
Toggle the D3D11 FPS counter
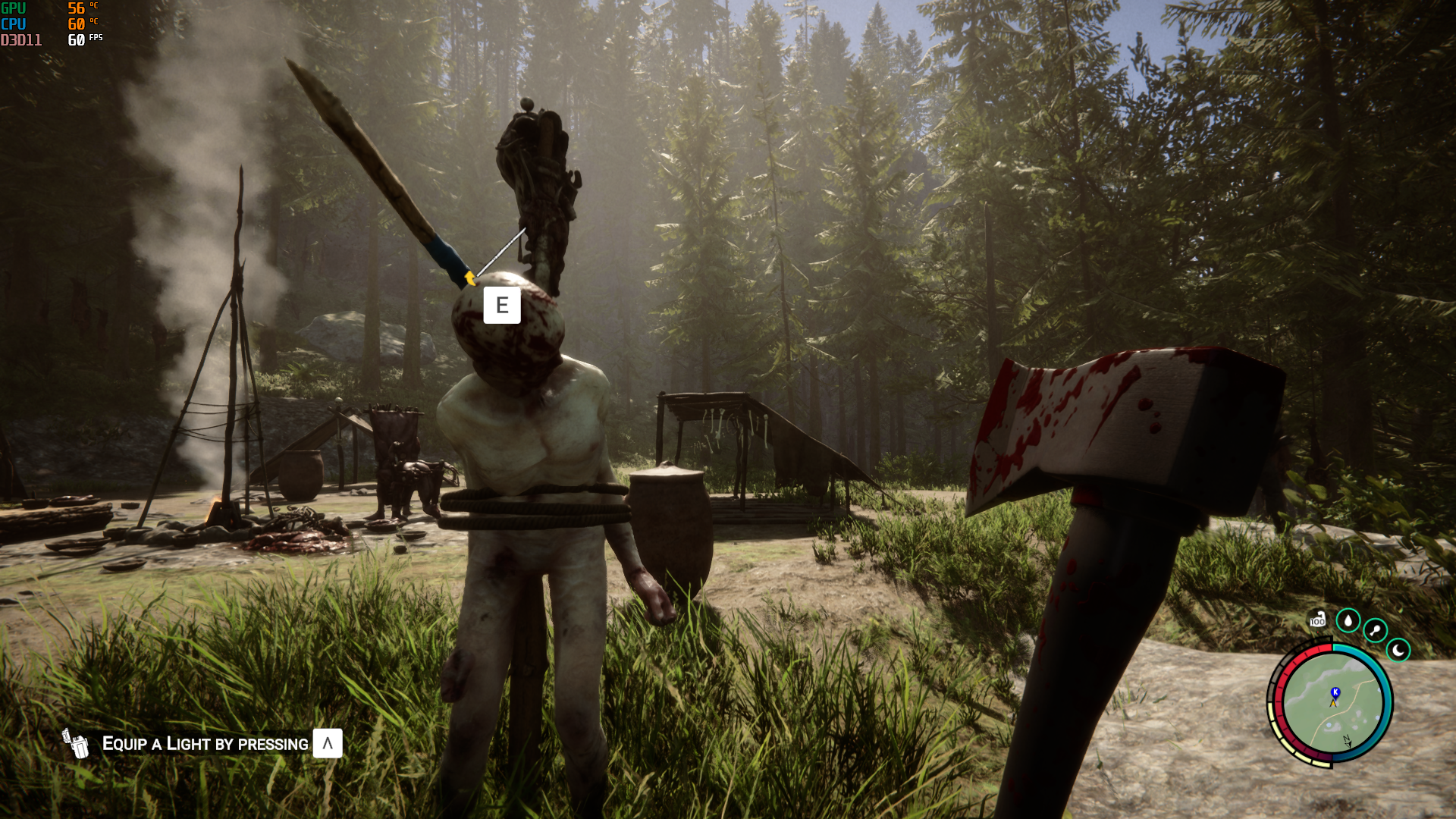(21, 41)
